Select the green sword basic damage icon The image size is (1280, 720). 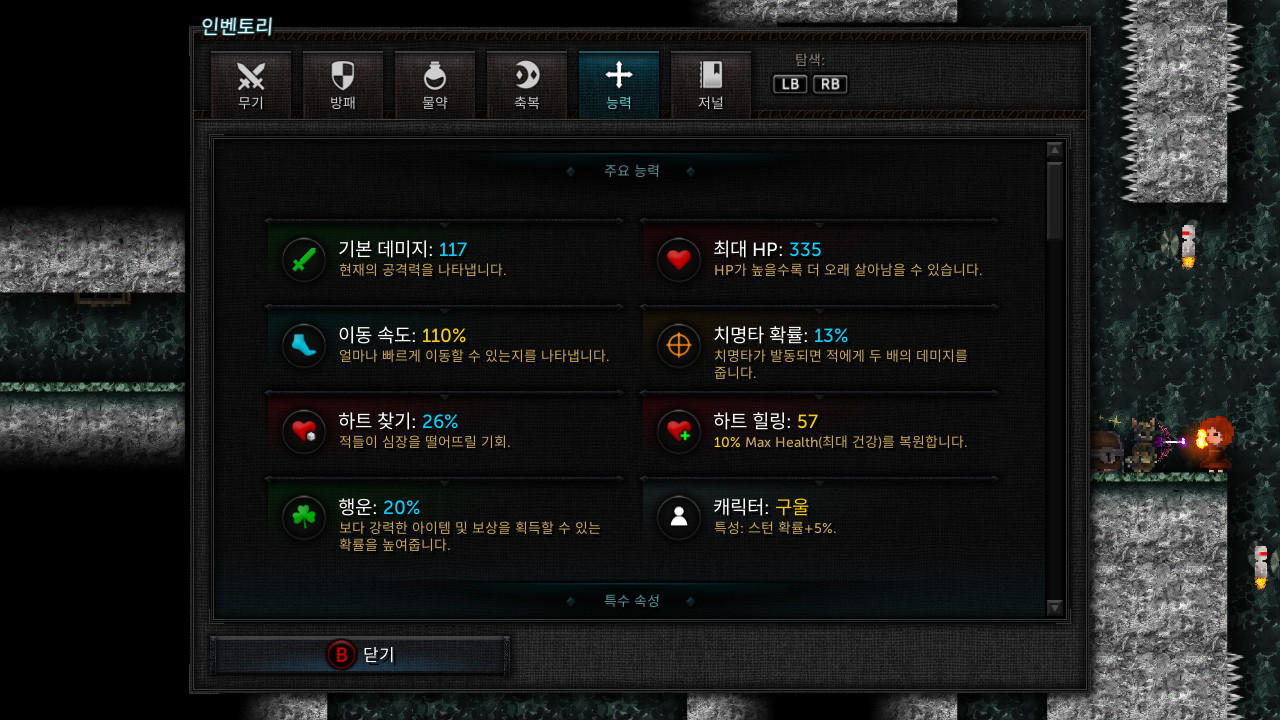tap(303, 258)
